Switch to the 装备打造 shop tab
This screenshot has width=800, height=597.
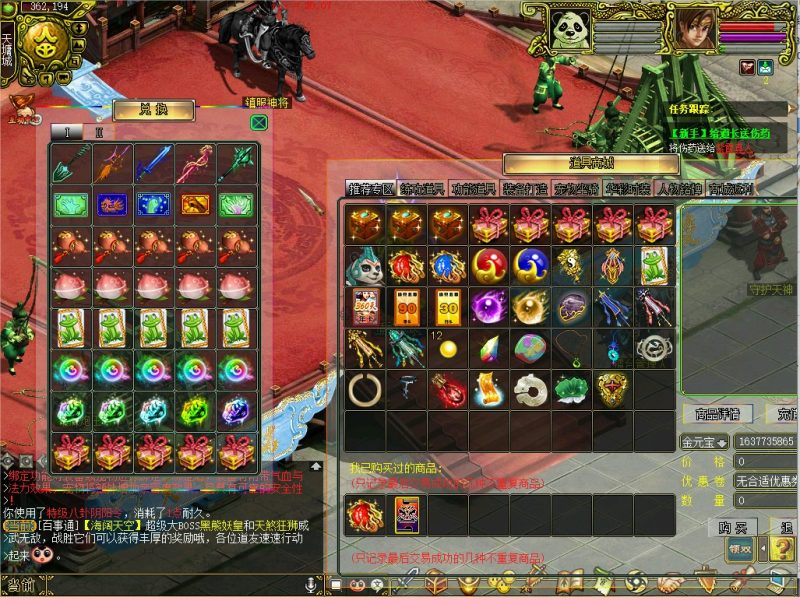[x=523, y=188]
